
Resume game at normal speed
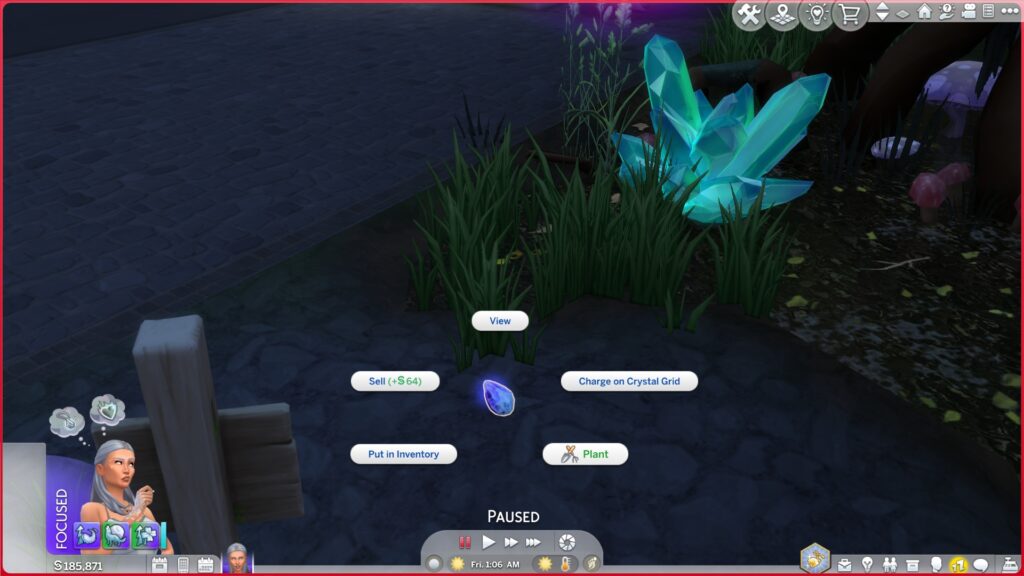coord(489,542)
